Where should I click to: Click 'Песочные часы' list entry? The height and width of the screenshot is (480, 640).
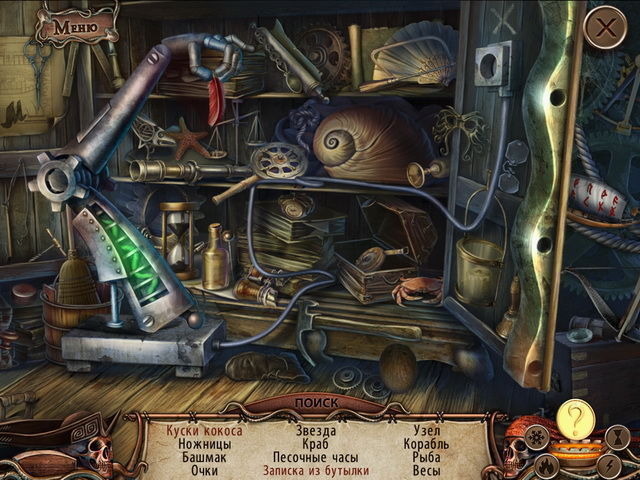(x=316, y=457)
